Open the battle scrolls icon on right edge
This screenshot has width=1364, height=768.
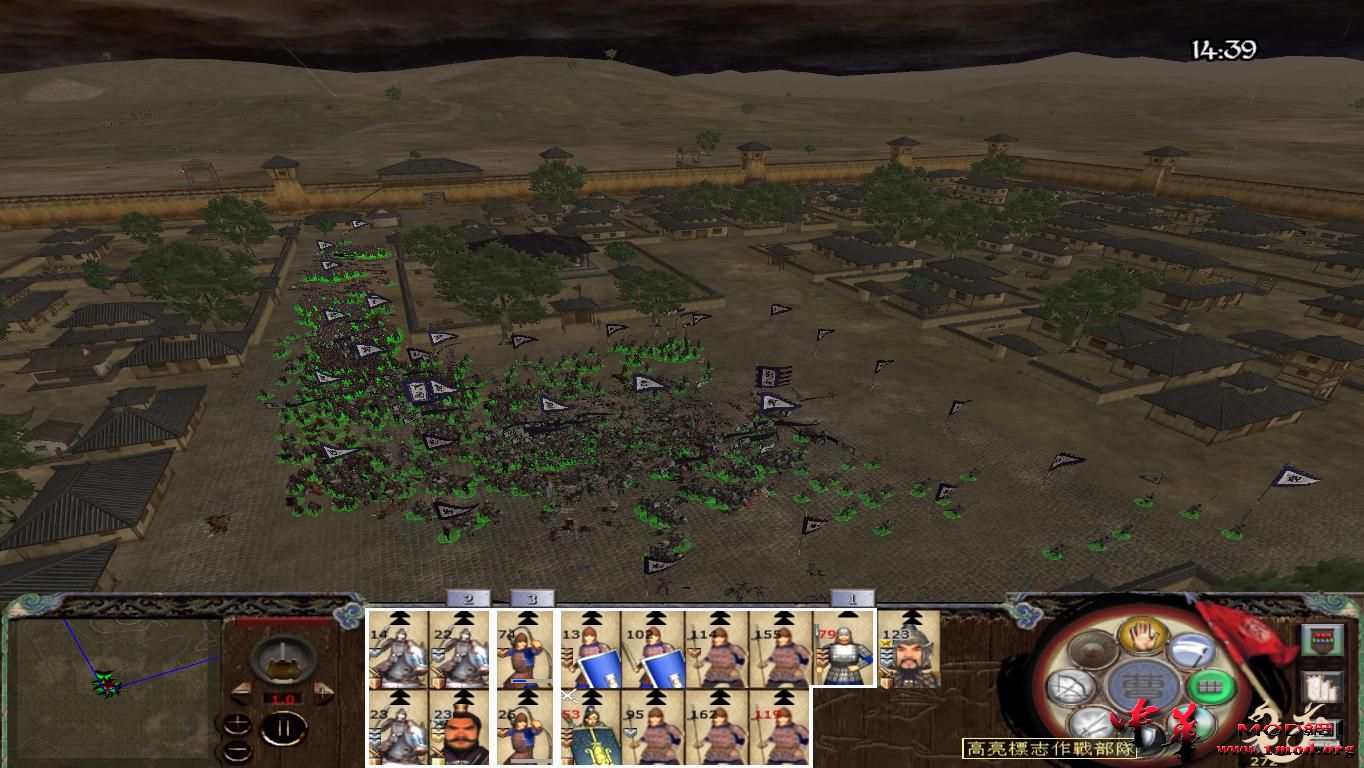tap(1323, 686)
